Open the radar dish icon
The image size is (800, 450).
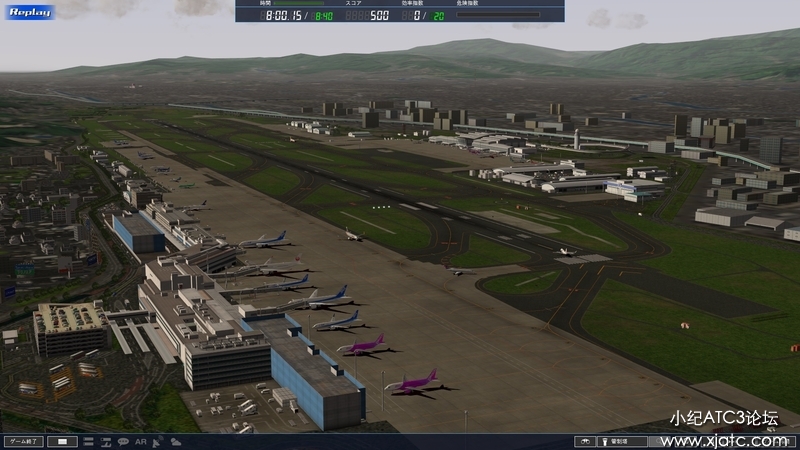click(x=159, y=441)
